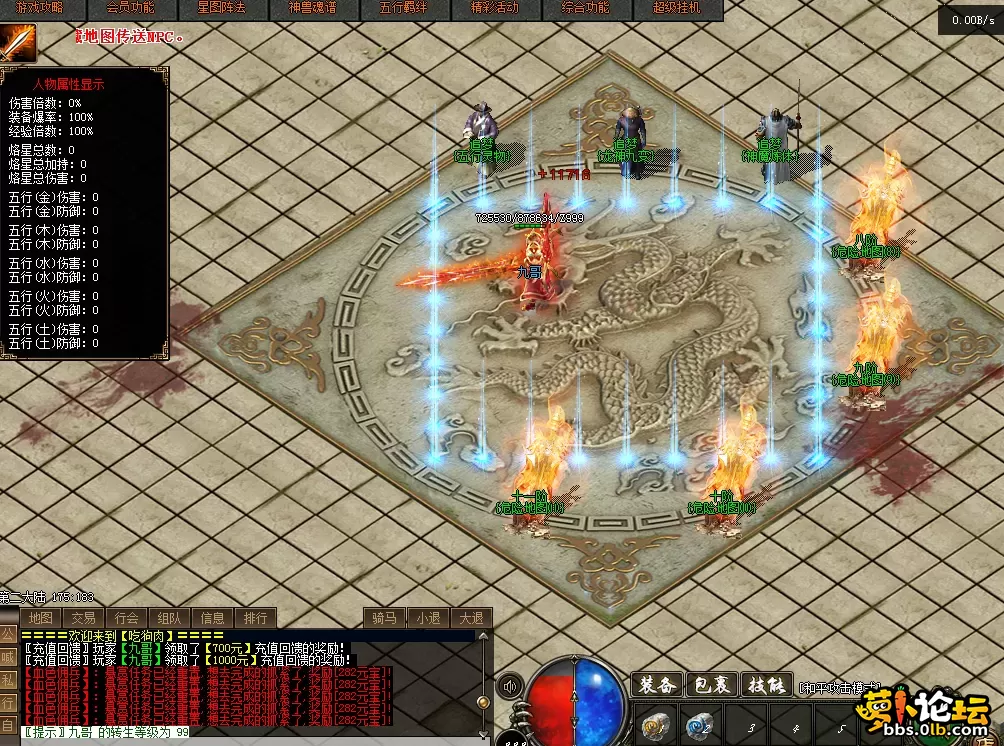Open the 星图阵法 star formation menu
This screenshot has width=1004, height=746.
tap(221, 8)
